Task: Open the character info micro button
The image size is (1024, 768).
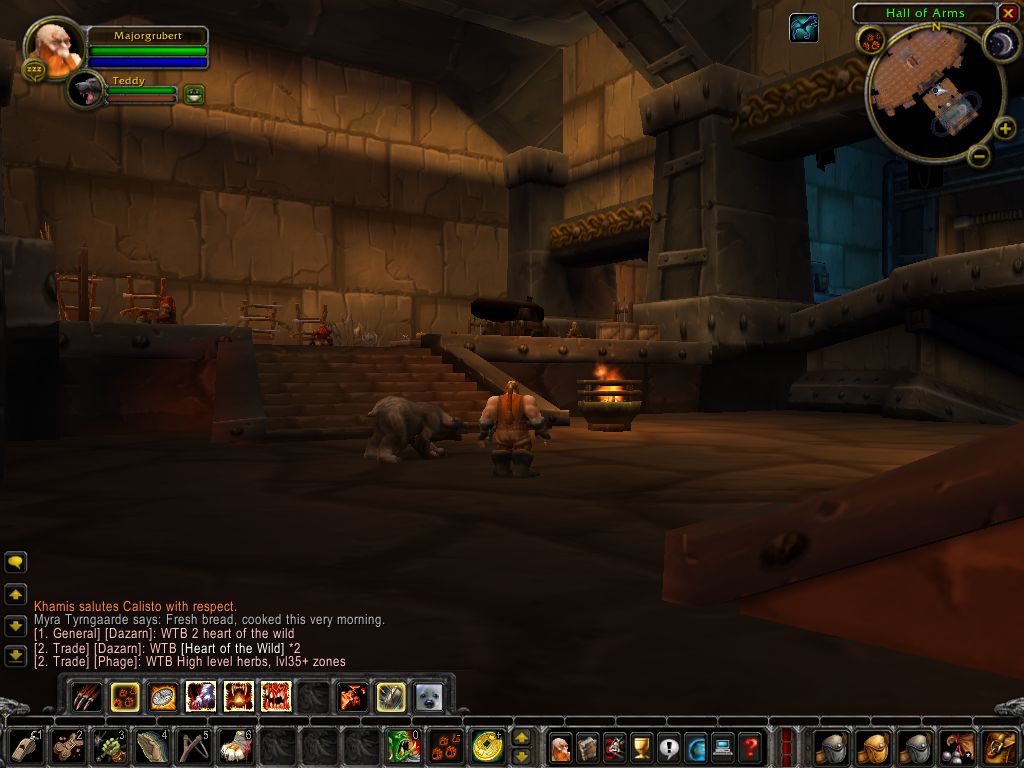Action: tap(561, 746)
